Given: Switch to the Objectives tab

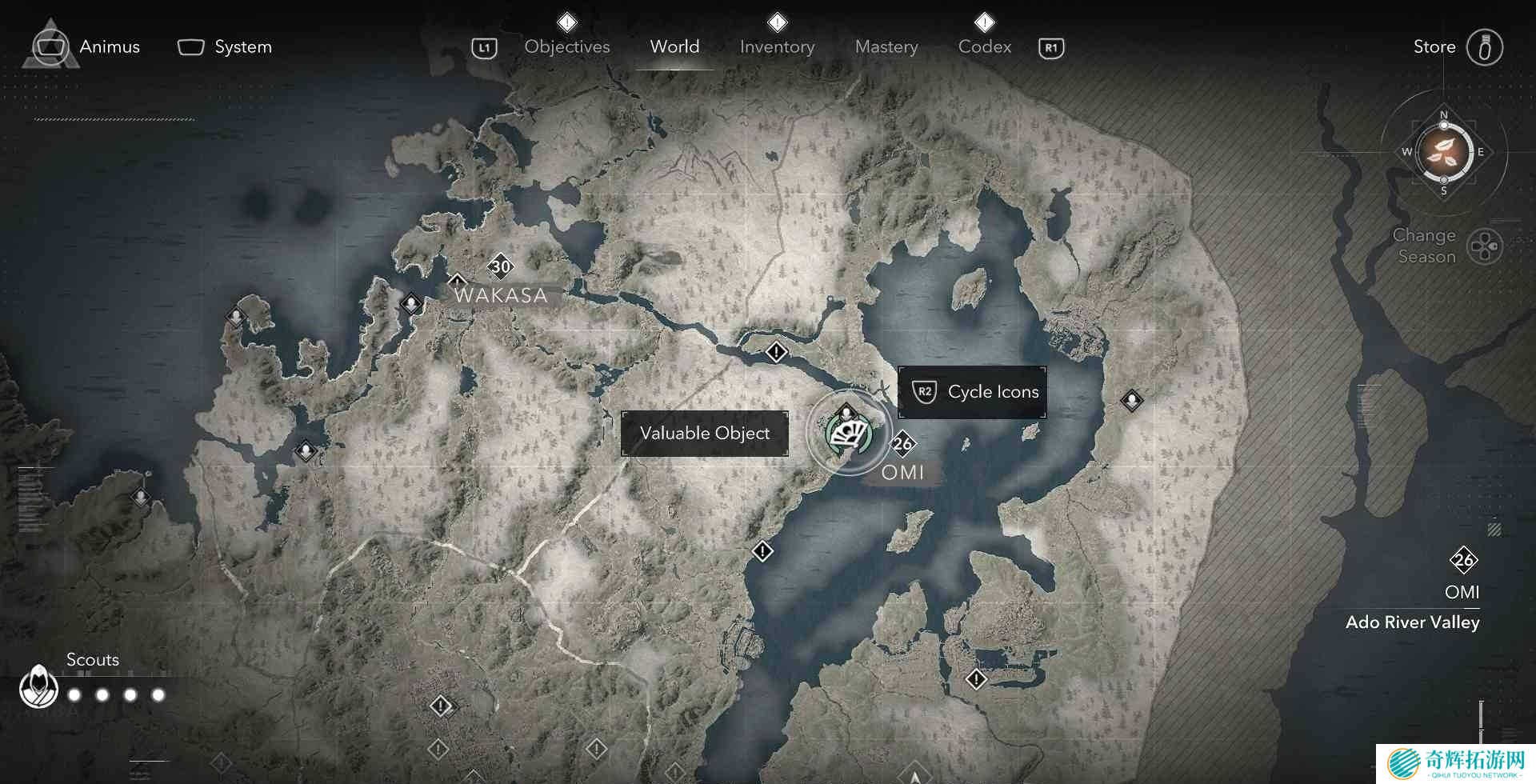Looking at the screenshot, I should click(x=566, y=47).
